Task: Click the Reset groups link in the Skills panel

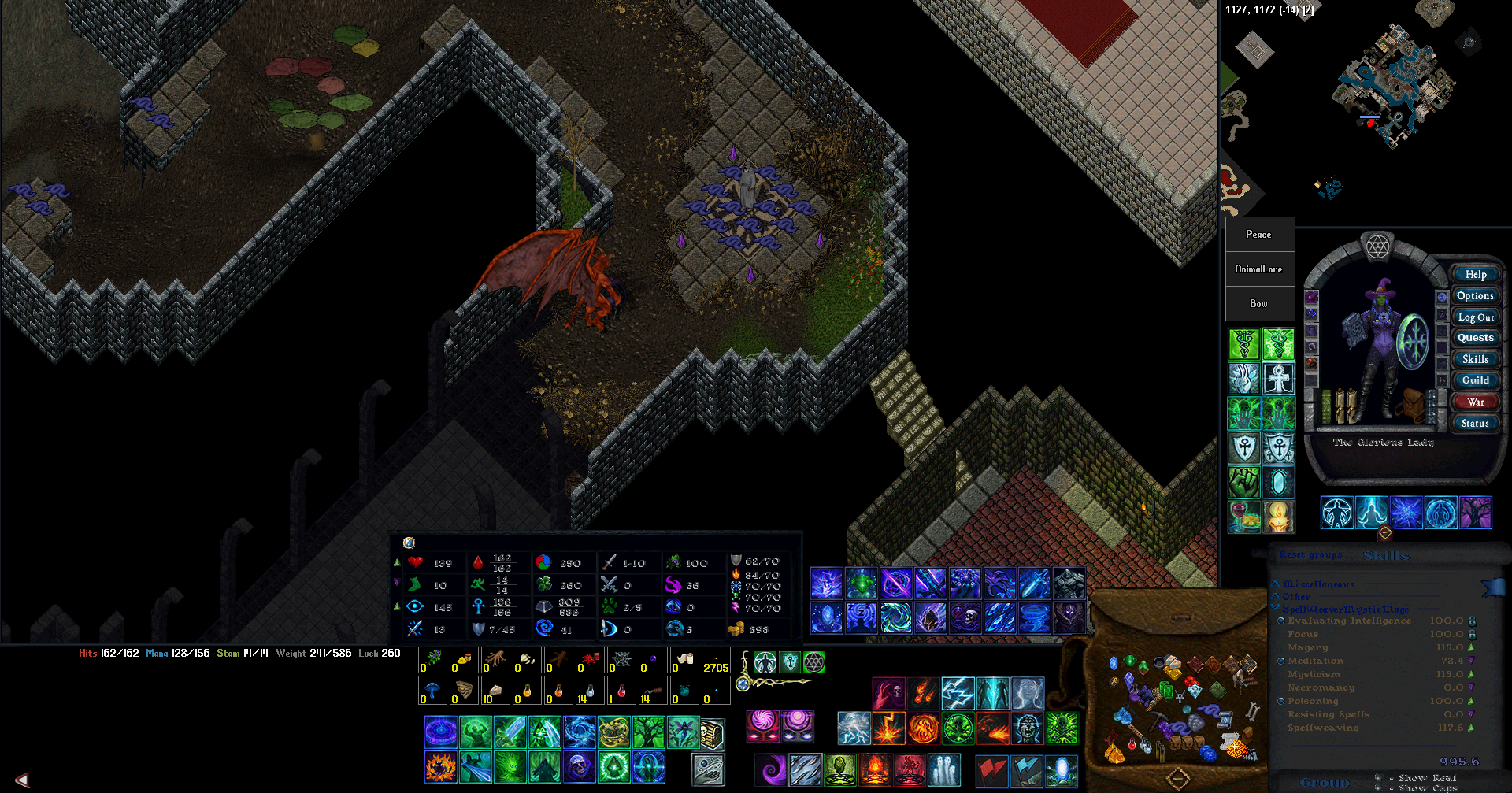Action: 1310,554
